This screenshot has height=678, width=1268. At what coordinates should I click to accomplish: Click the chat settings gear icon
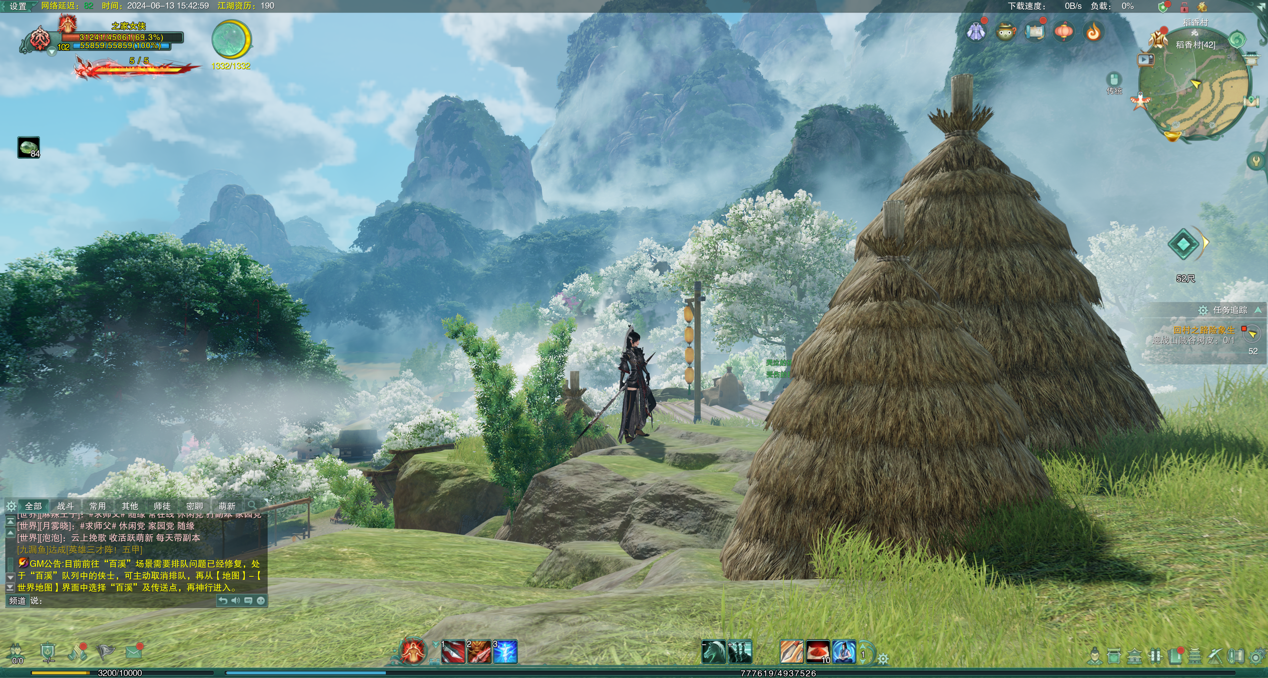point(11,507)
